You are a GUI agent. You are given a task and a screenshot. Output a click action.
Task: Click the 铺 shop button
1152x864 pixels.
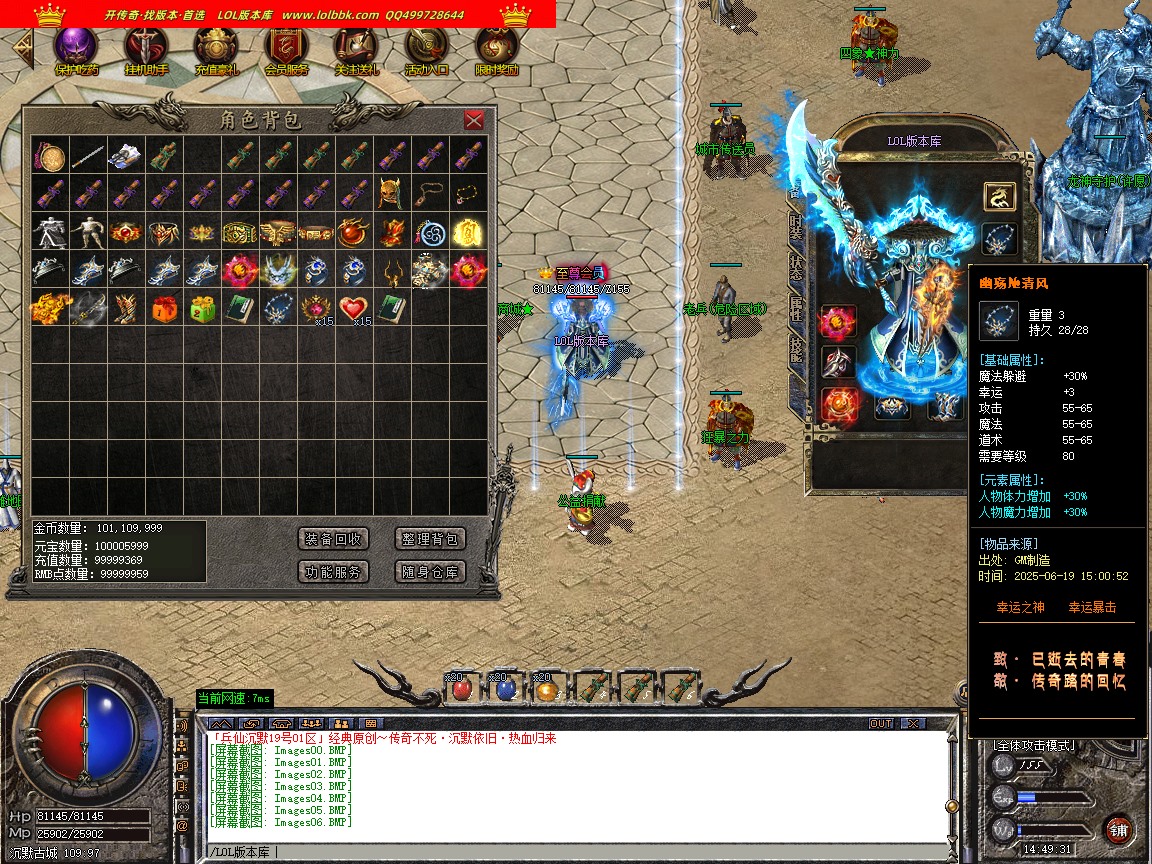point(1118,829)
